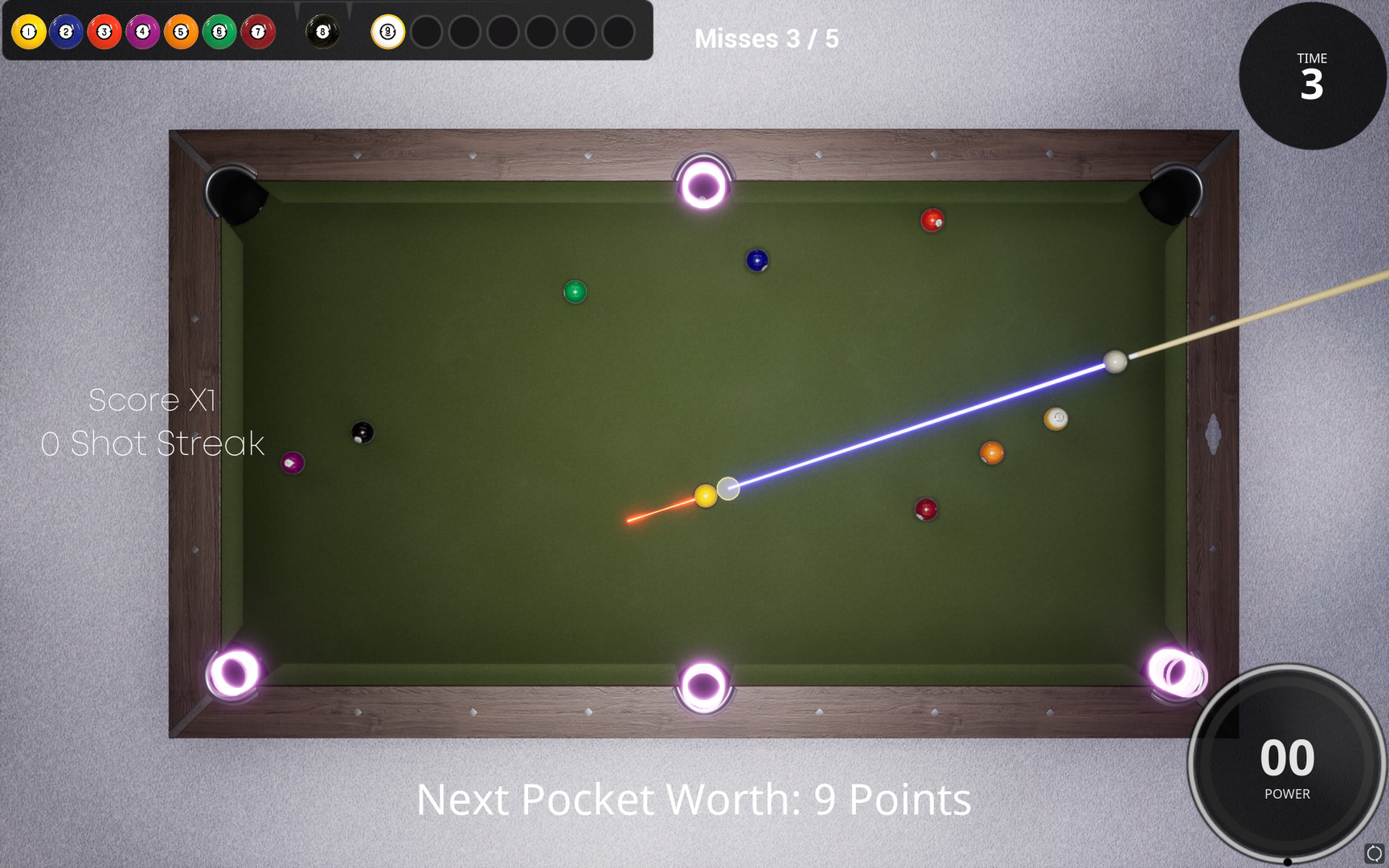
Task: Select the green 6 ball icon in the tray
Action: 218,33
